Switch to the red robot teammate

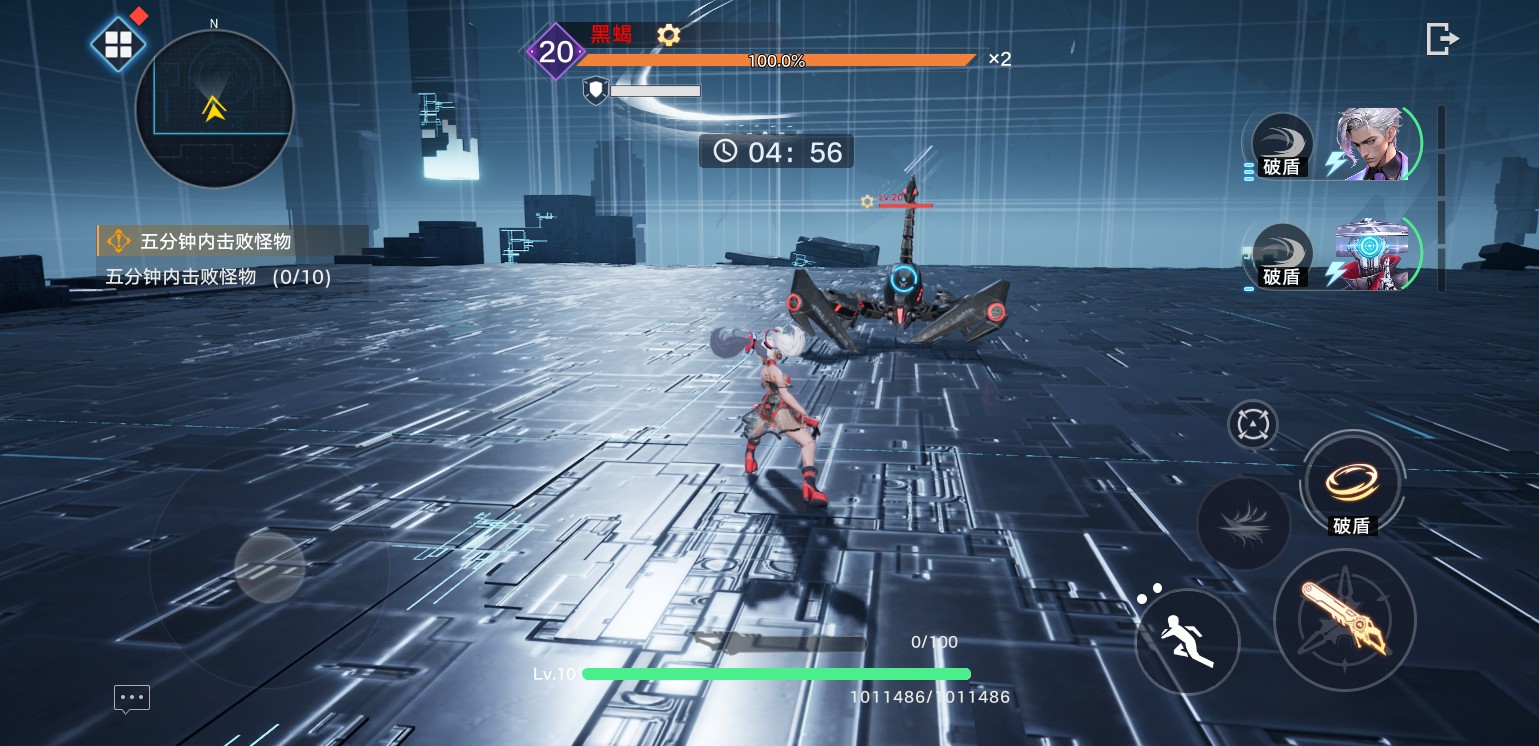1372,255
